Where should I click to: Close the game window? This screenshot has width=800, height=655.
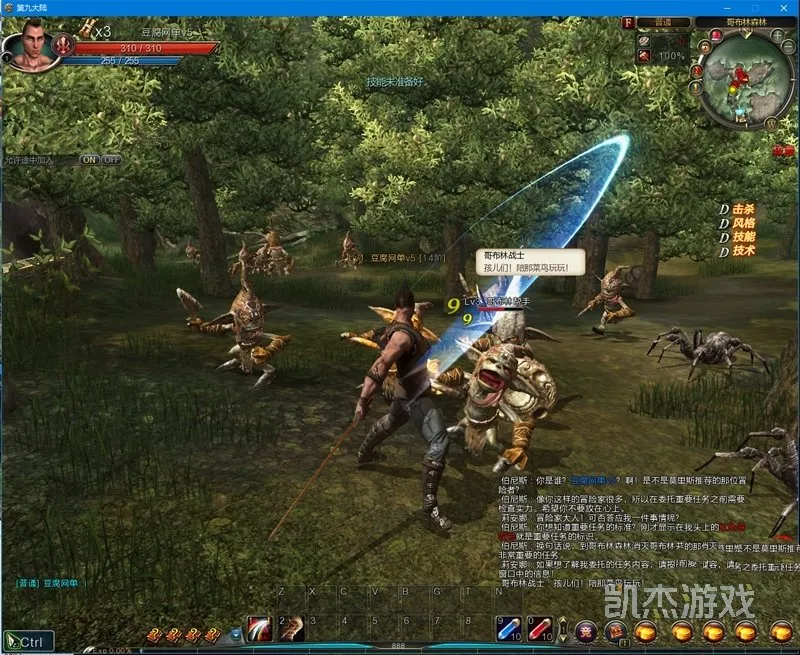coord(785,7)
